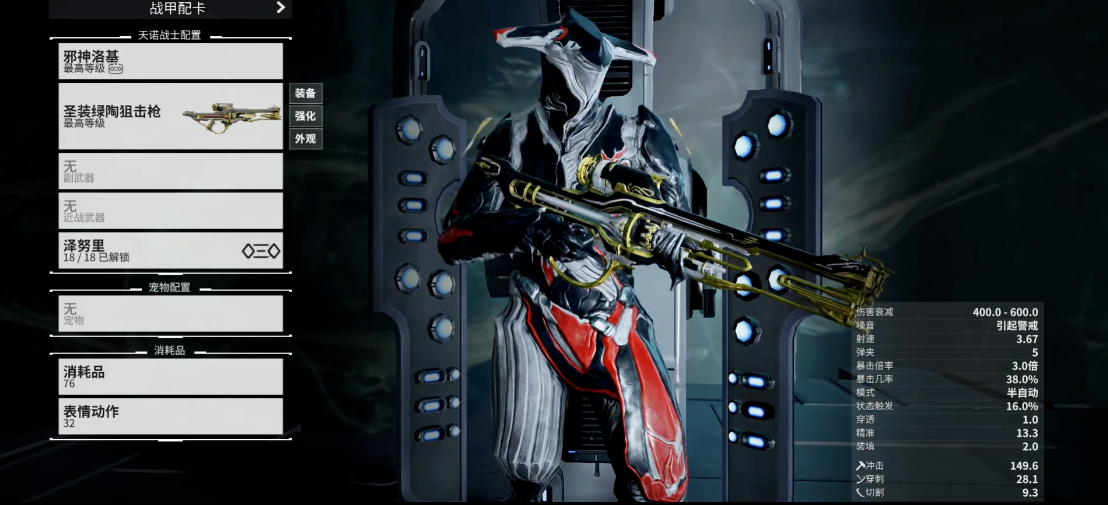Open the 战甲配卡 loadout selector arrow
The height and width of the screenshot is (505, 1108).
[281, 8]
